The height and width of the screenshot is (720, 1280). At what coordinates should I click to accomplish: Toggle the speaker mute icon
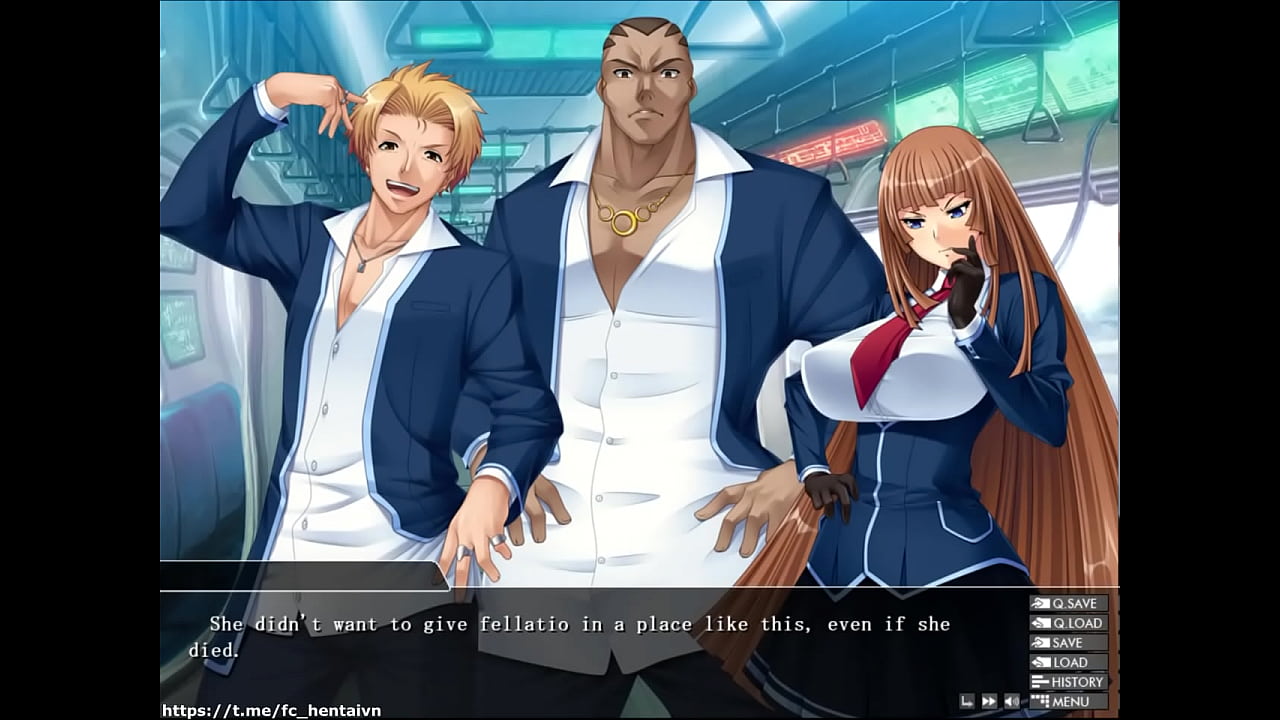(x=1011, y=701)
